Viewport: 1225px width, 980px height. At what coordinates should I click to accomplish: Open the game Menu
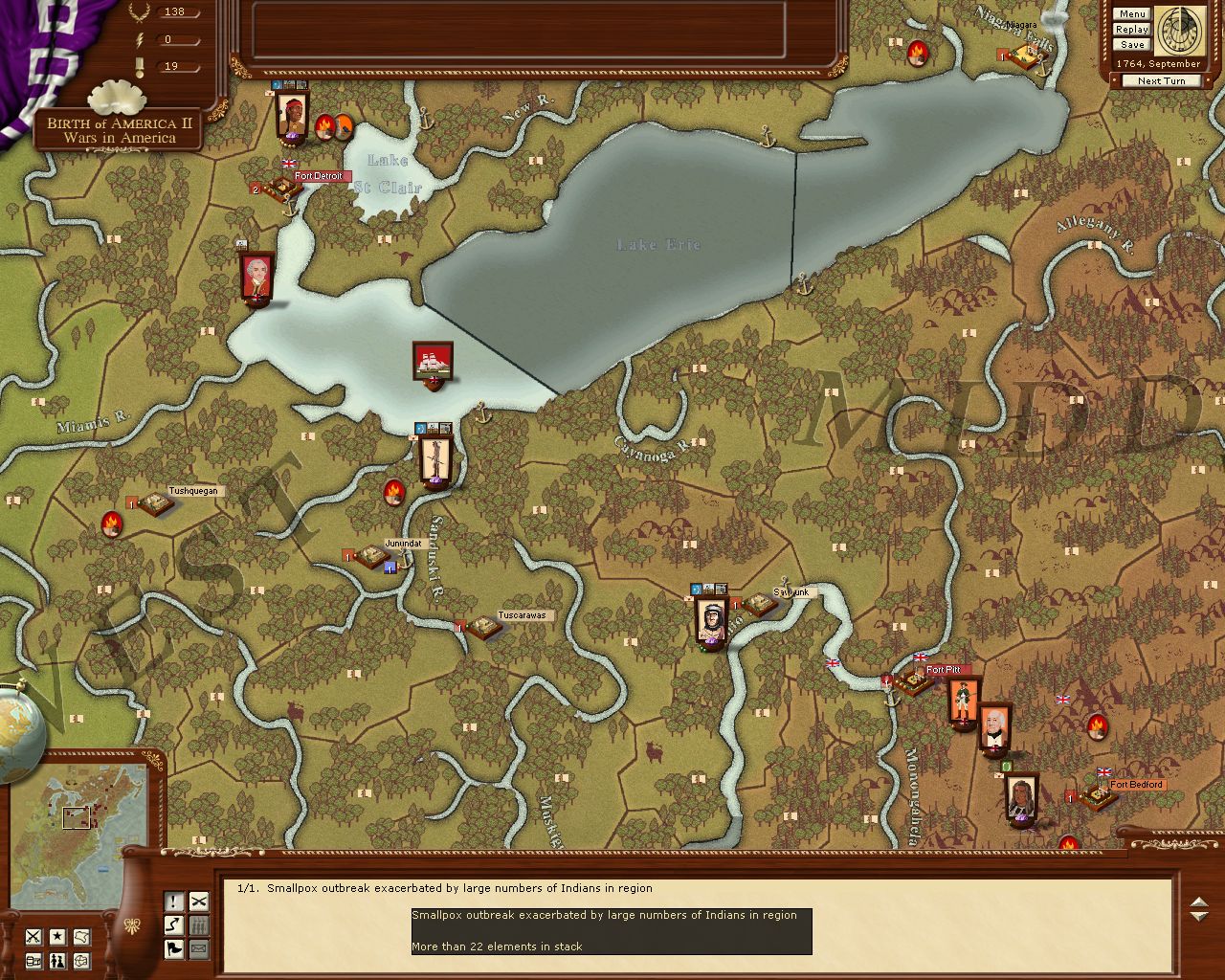(1131, 14)
